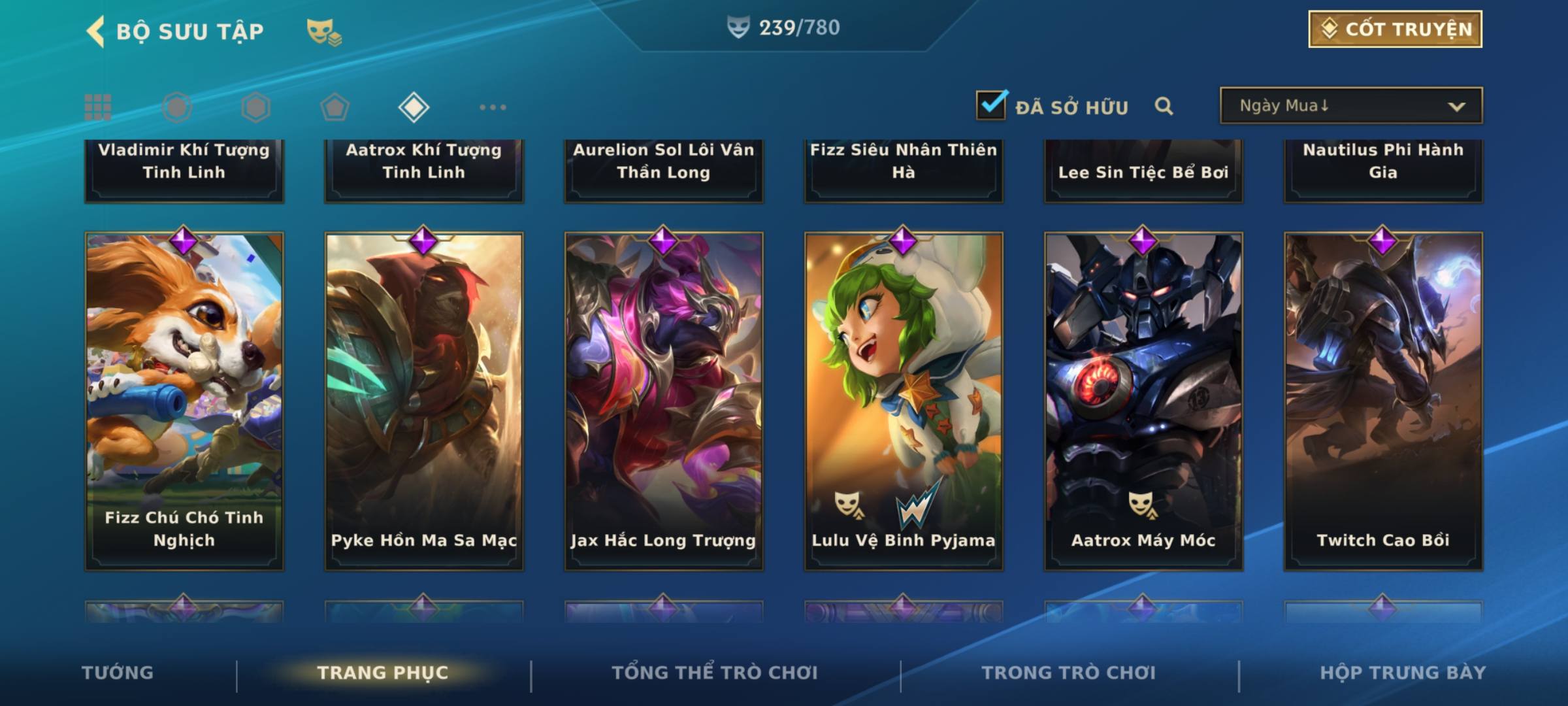Open the skin search magnifier
Image resolution: width=1568 pixels, height=706 pixels.
[1164, 106]
